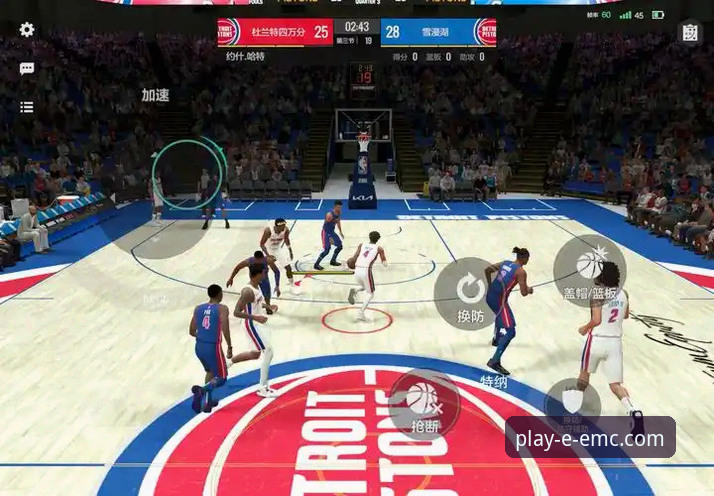Open the chat bubble icon
The height and width of the screenshot is (496, 714).
(27, 68)
